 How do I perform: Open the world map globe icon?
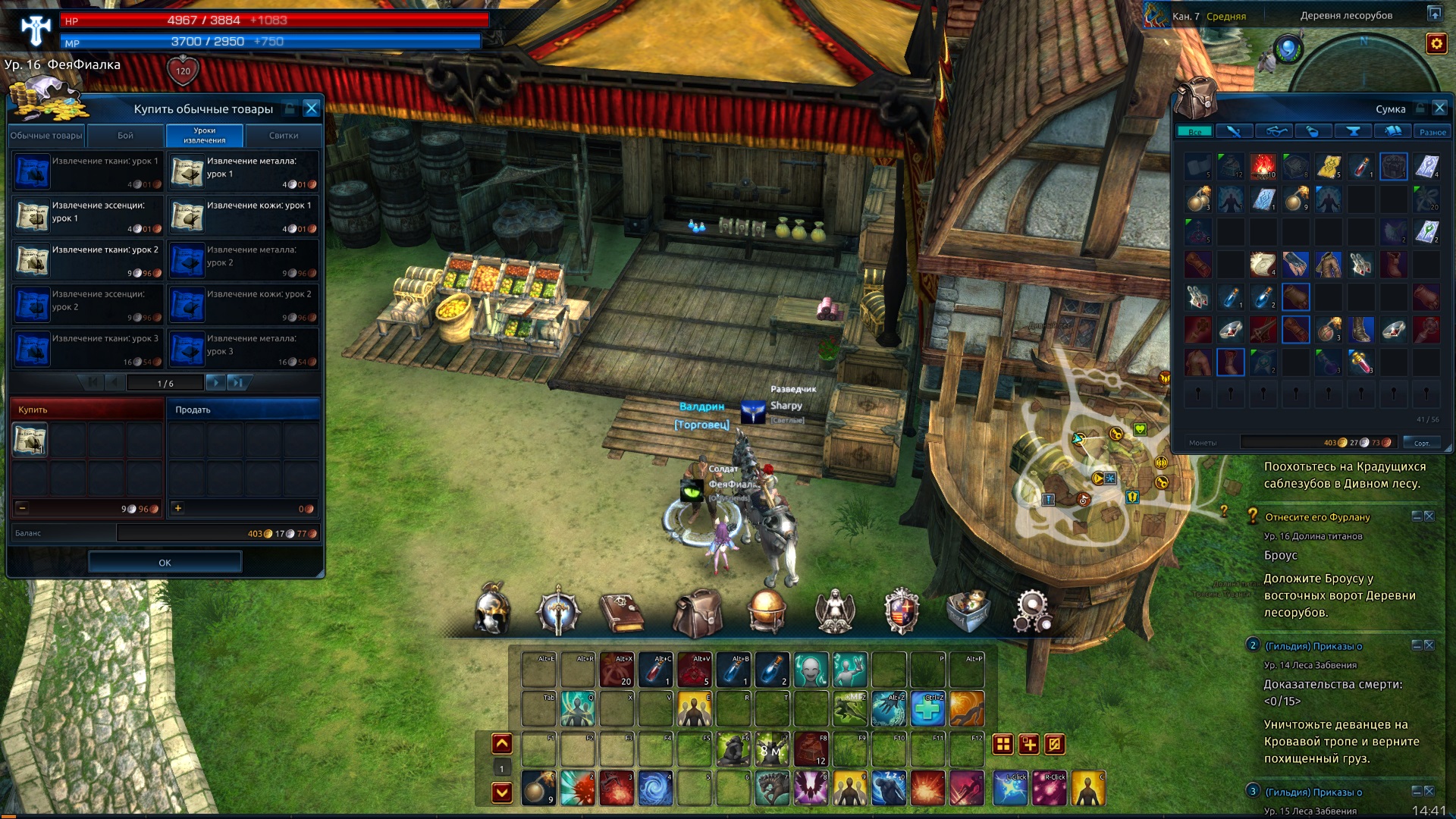(x=766, y=611)
